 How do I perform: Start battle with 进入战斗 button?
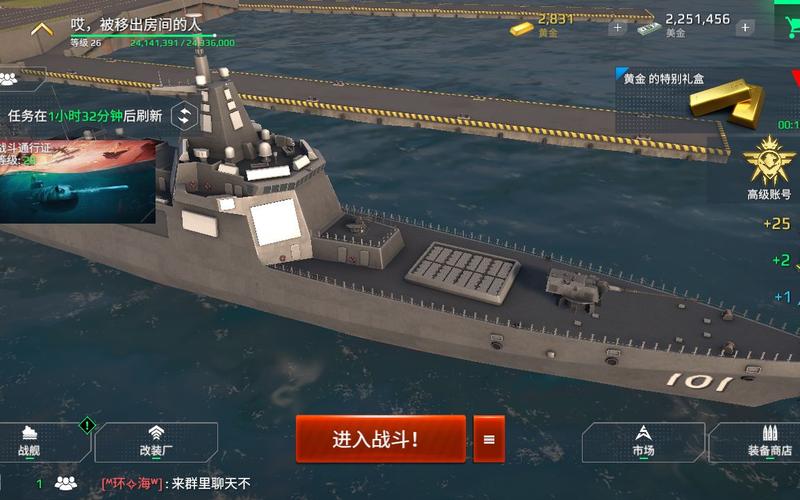click(x=381, y=438)
